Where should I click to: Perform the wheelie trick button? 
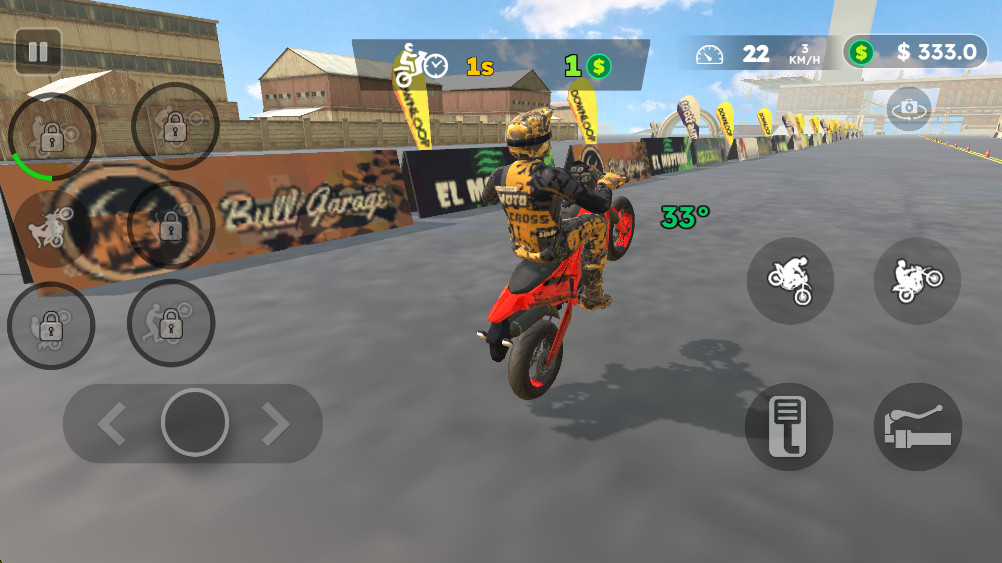click(x=917, y=281)
